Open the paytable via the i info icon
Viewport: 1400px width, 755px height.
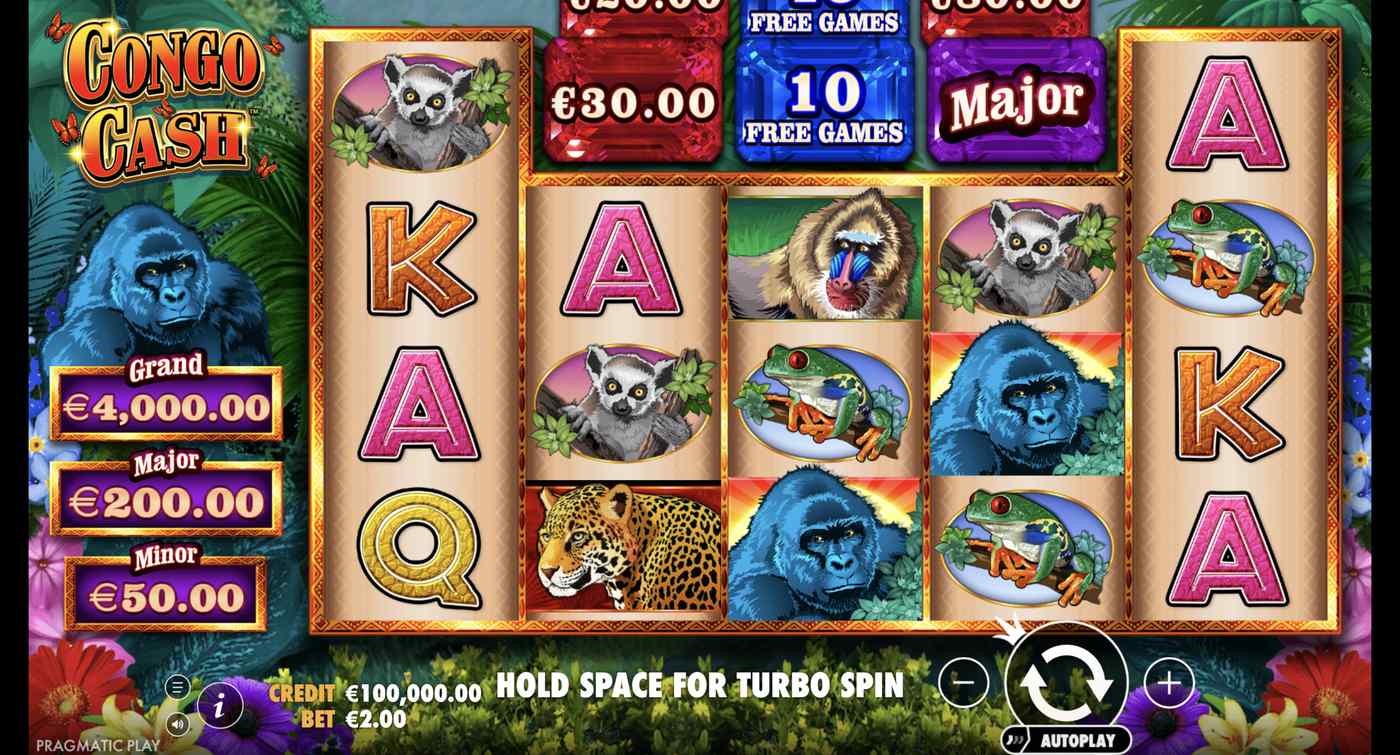click(x=219, y=703)
